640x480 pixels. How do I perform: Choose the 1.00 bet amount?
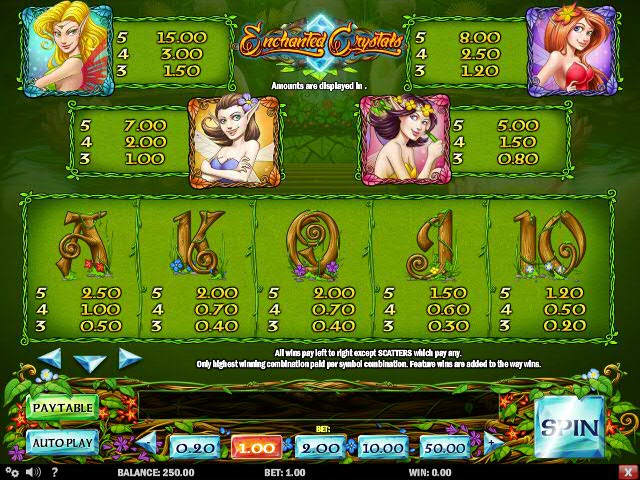(256, 448)
